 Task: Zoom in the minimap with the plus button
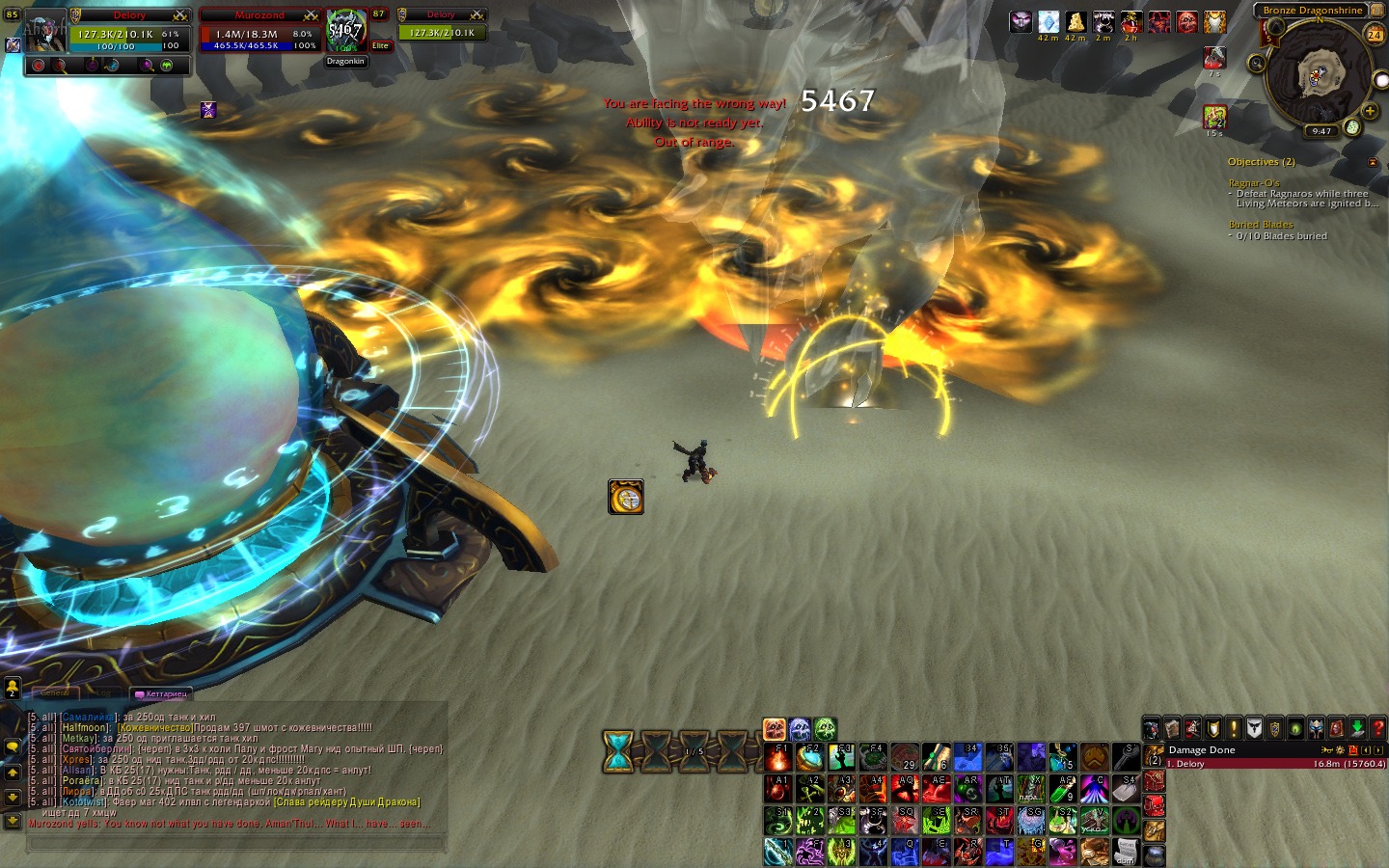pos(1369,111)
